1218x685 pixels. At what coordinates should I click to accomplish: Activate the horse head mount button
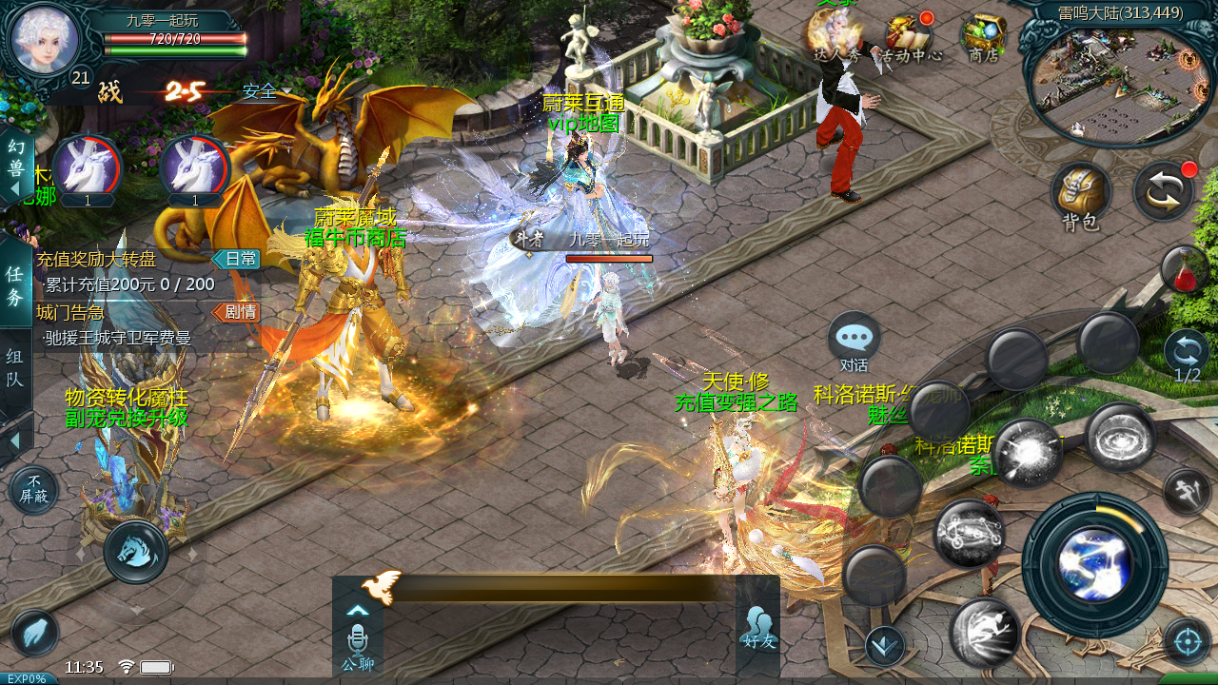click(136, 551)
